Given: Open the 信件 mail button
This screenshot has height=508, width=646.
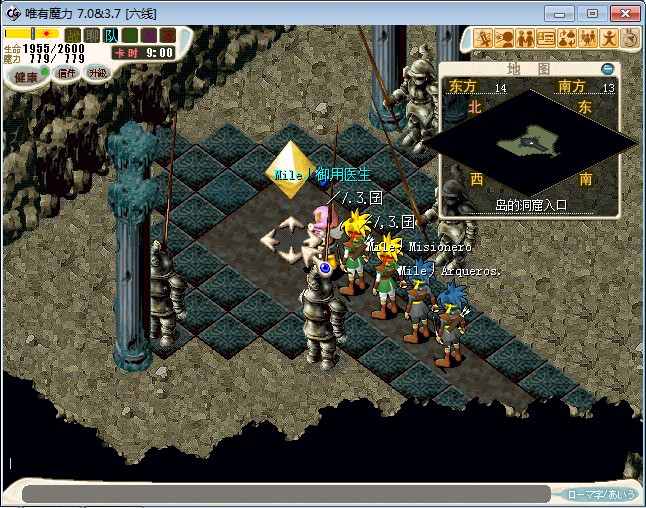Looking at the screenshot, I should tap(66, 73).
